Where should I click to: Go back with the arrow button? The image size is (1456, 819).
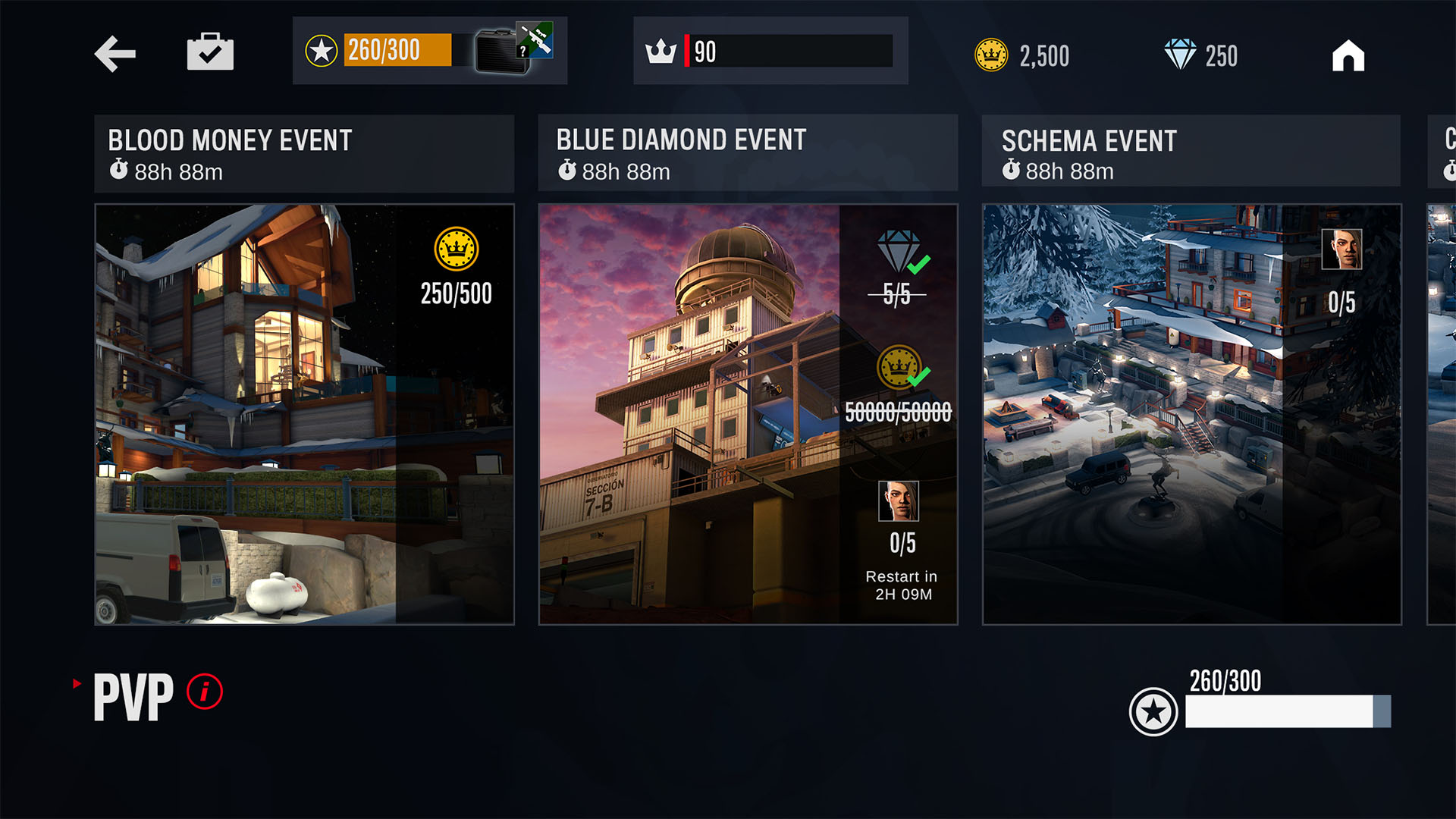point(115,54)
